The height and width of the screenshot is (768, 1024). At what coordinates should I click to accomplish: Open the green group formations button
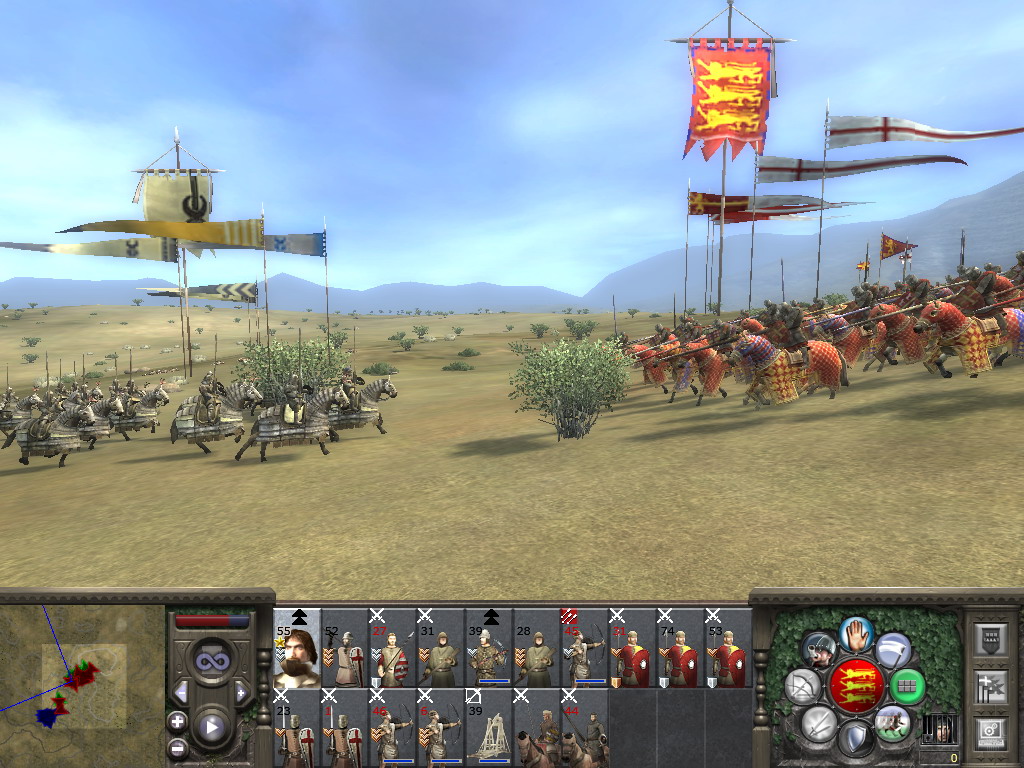pyautogui.click(x=907, y=686)
